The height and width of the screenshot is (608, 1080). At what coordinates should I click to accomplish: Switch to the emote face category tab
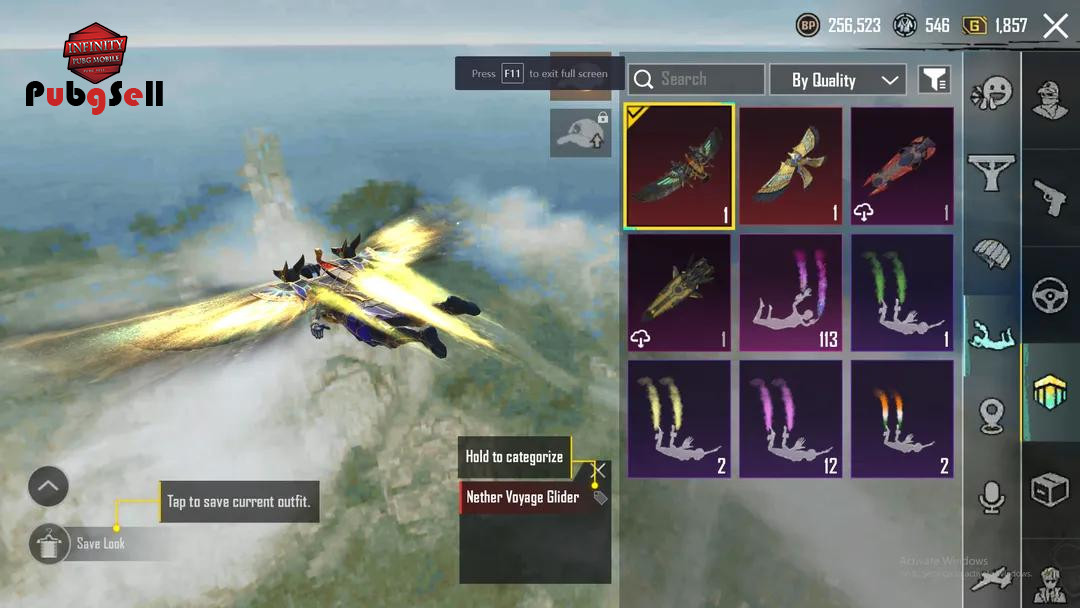coord(991,94)
